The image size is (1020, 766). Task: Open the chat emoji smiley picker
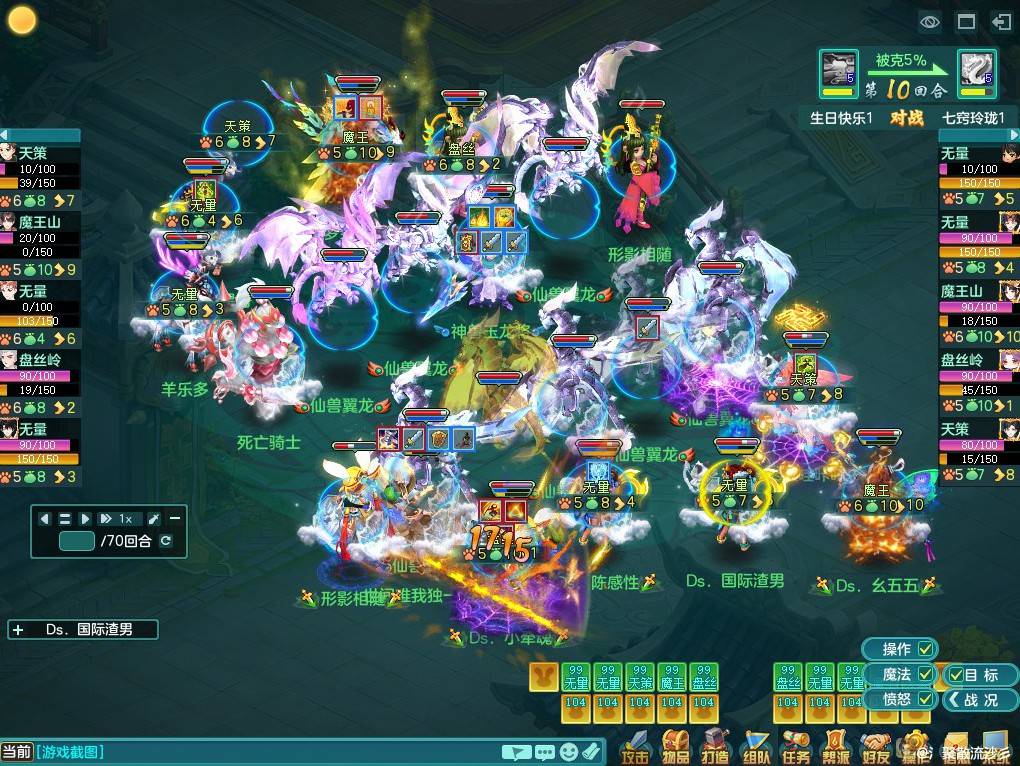[569, 751]
